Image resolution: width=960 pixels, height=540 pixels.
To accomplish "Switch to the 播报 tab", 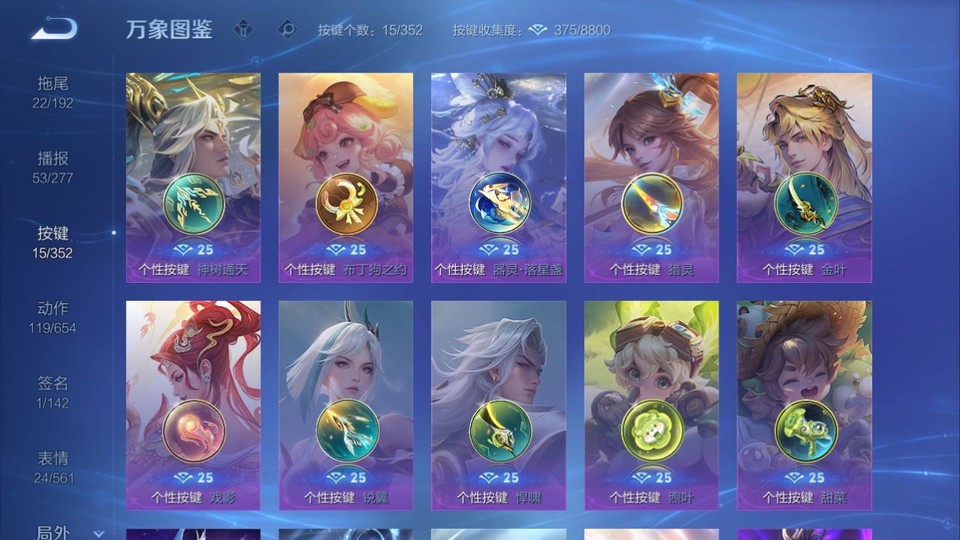I will coord(54,166).
